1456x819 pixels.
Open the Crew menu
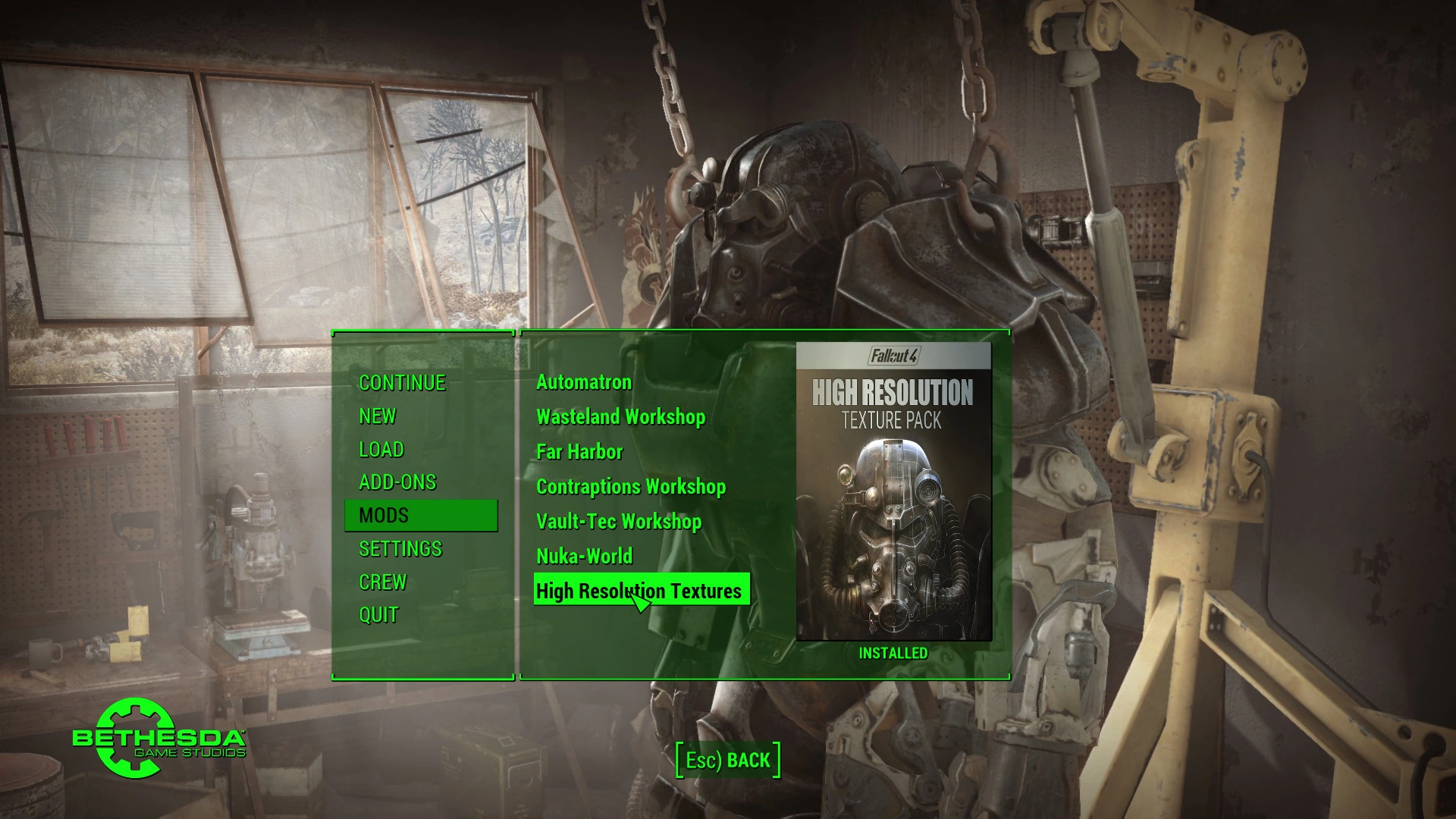pos(383,582)
